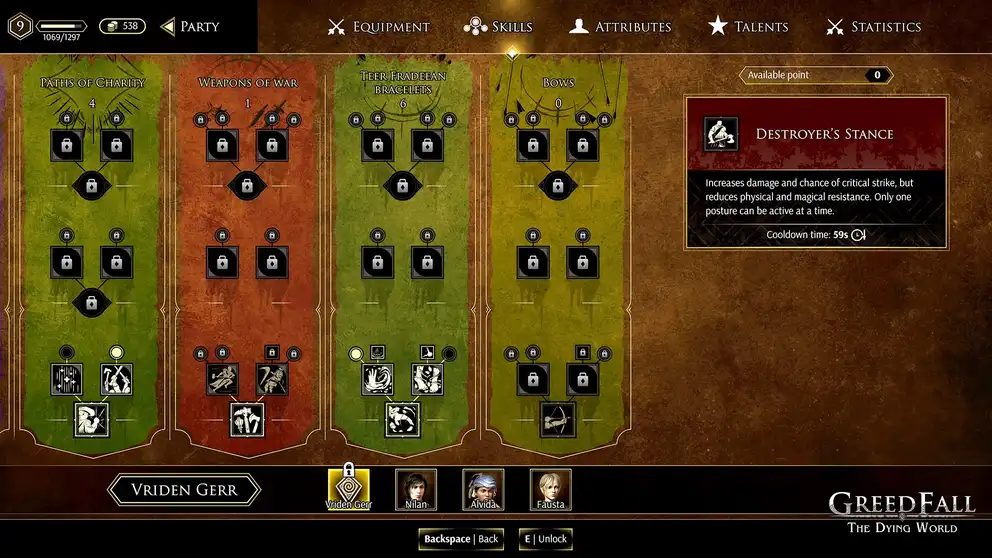Image resolution: width=992 pixels, height=558 pixels.
Task: Choose the Teer Fradeean Bracelets base skill
Action: tap(402, 420)
